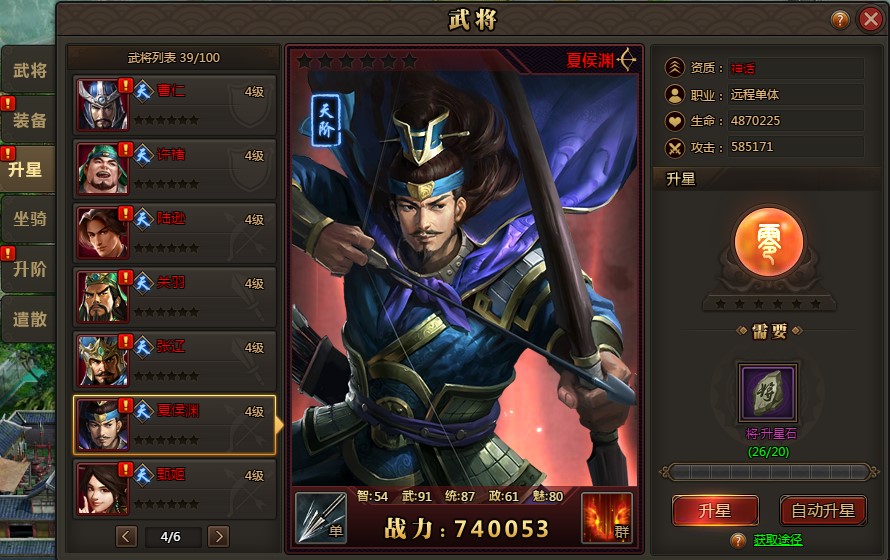This screenshot has width=890, height=560.
Task: Inspect the 升星石 material icon
Action: click(x=768, y=392)
